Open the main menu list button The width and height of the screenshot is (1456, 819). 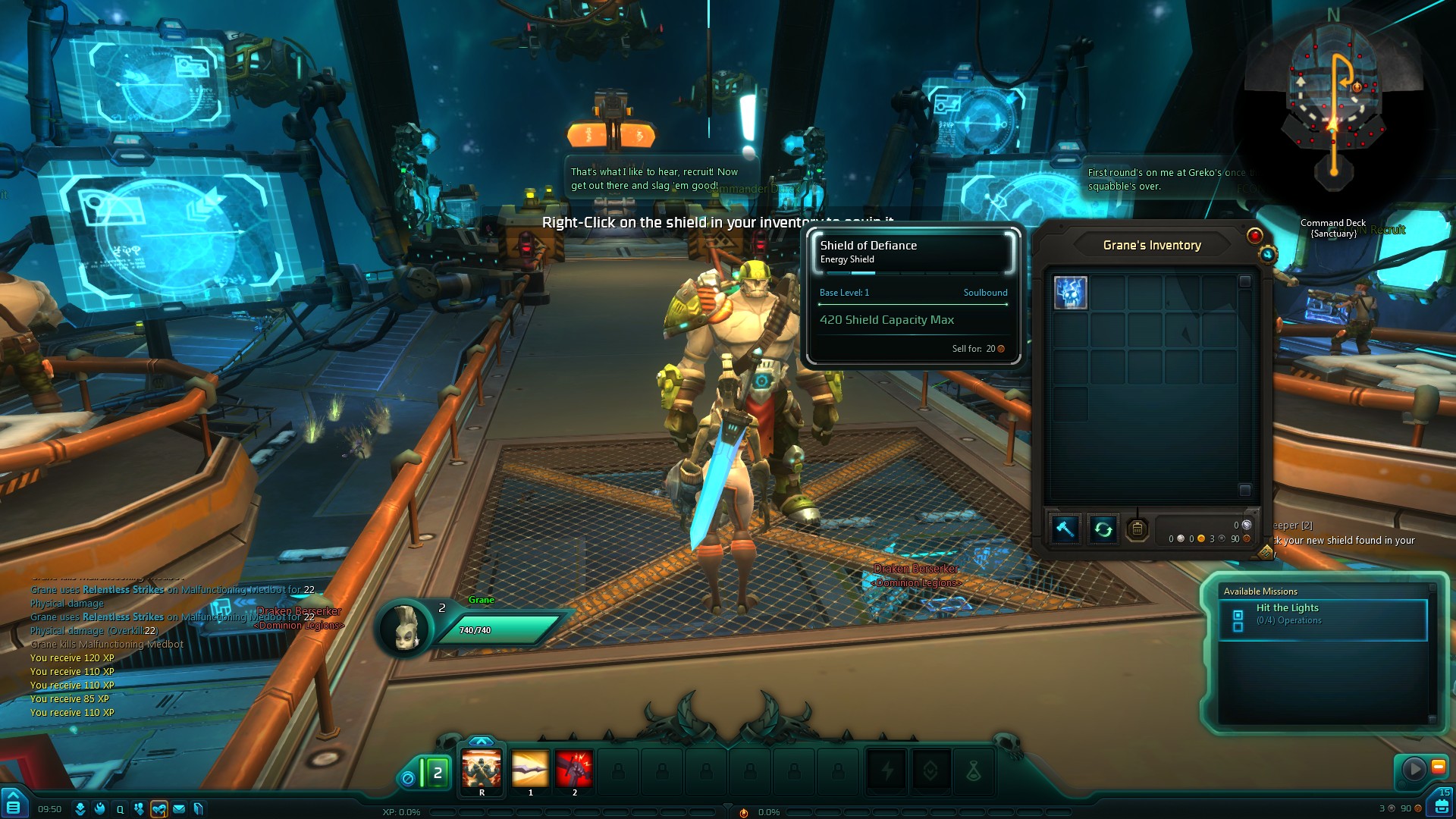point(13,807)
